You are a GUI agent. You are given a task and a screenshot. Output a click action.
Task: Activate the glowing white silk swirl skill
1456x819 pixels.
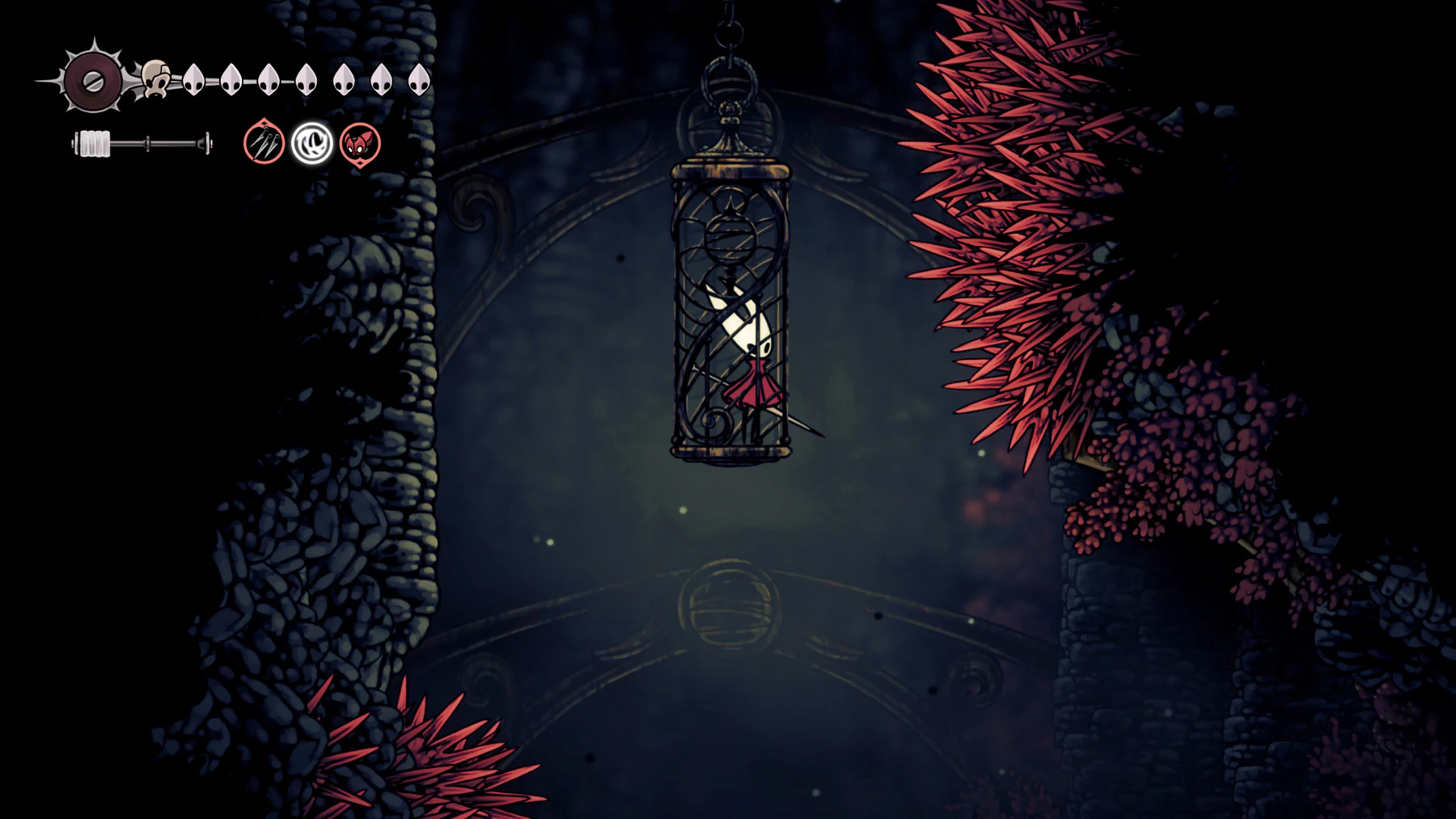click(x=312, y=144)
